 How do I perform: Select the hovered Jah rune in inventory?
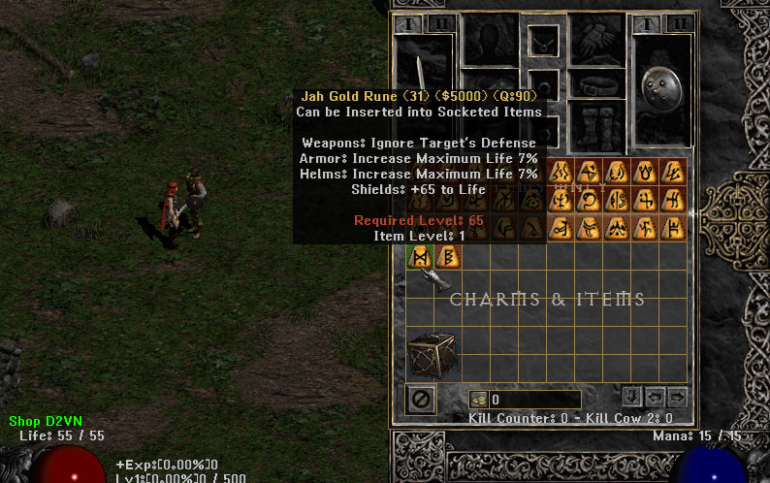420,257
